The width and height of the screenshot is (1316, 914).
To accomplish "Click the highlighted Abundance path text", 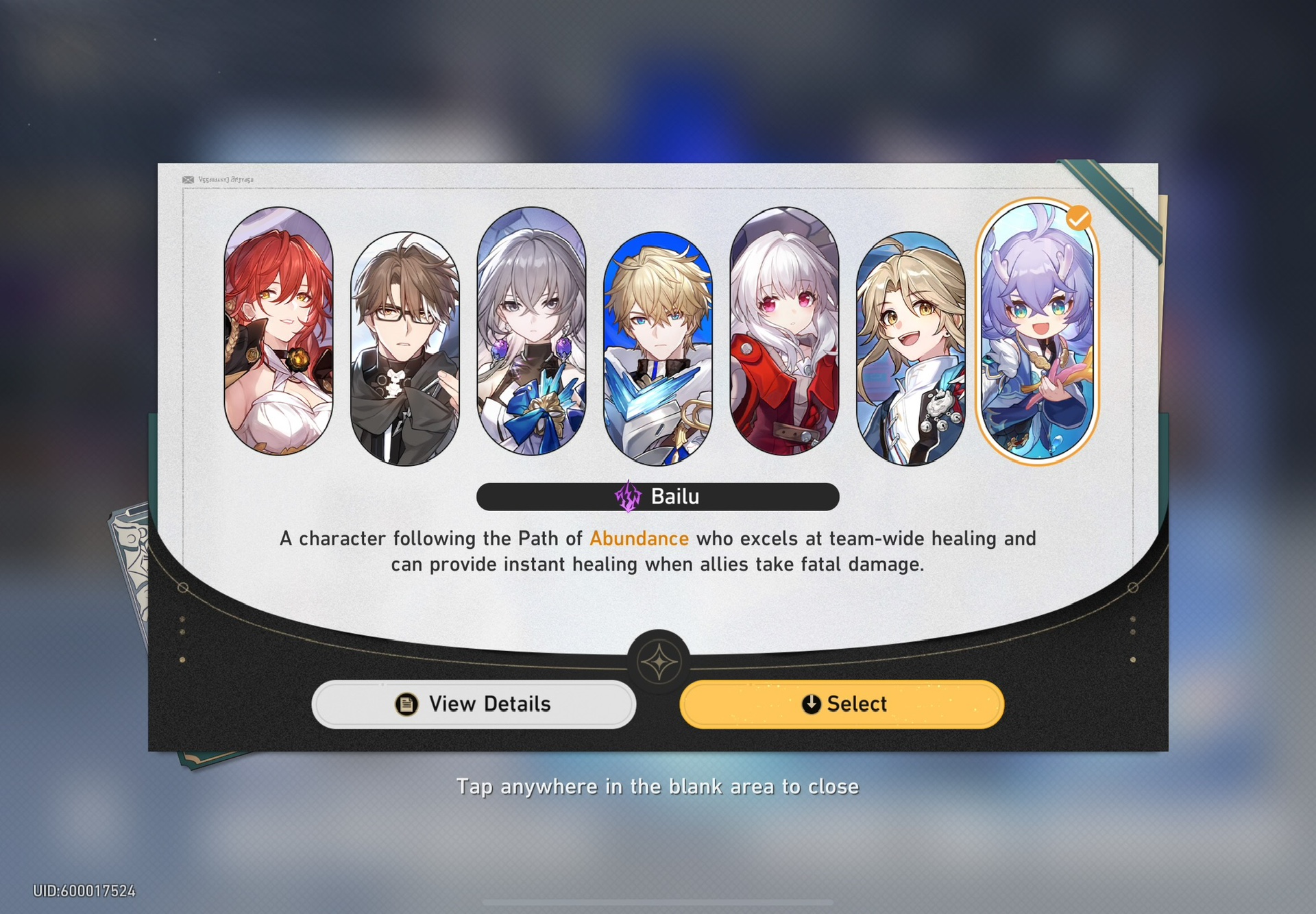I will coord(639,539).
